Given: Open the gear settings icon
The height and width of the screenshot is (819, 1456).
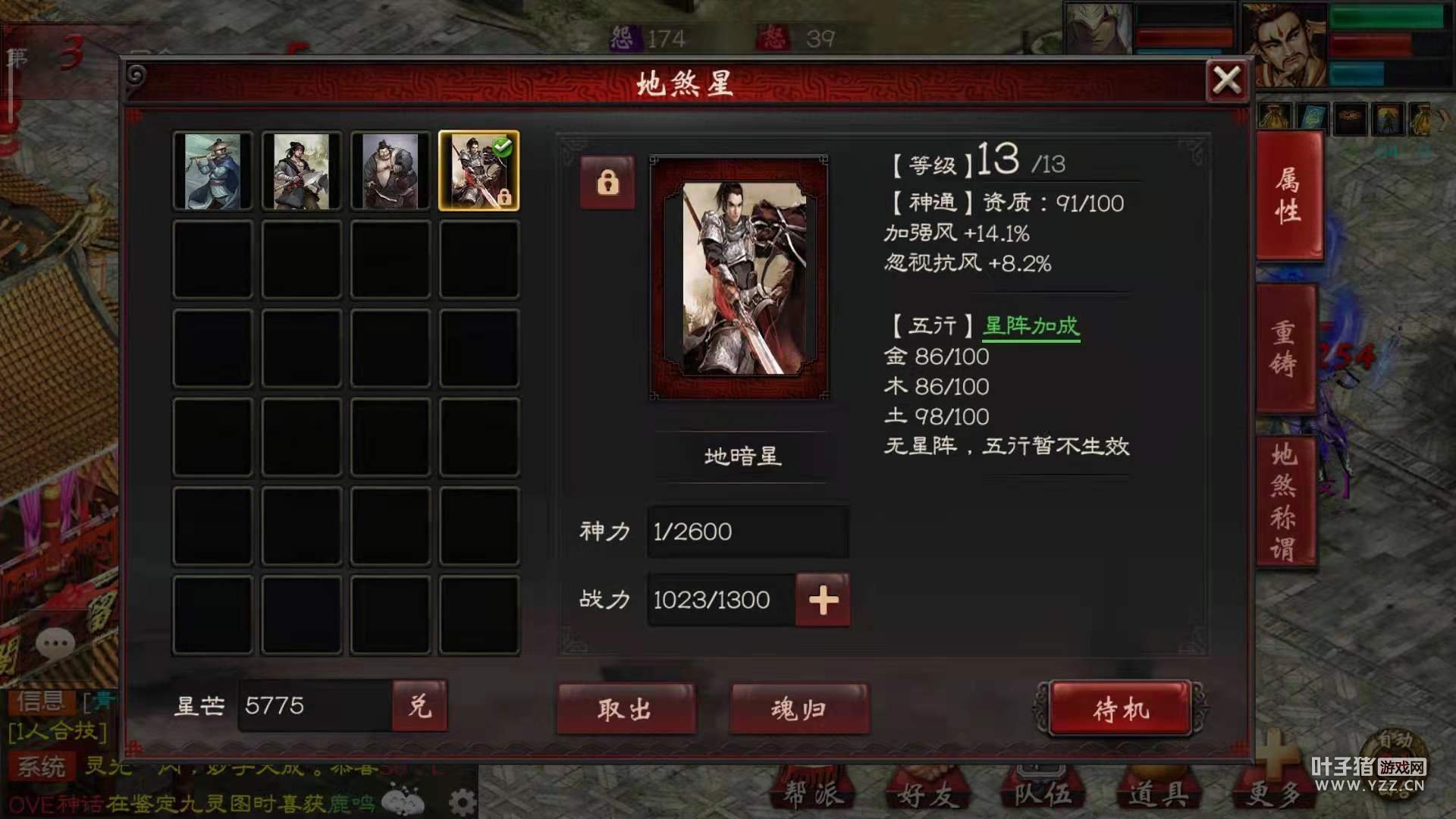Looking at the screenshot, I should [462, 802].
